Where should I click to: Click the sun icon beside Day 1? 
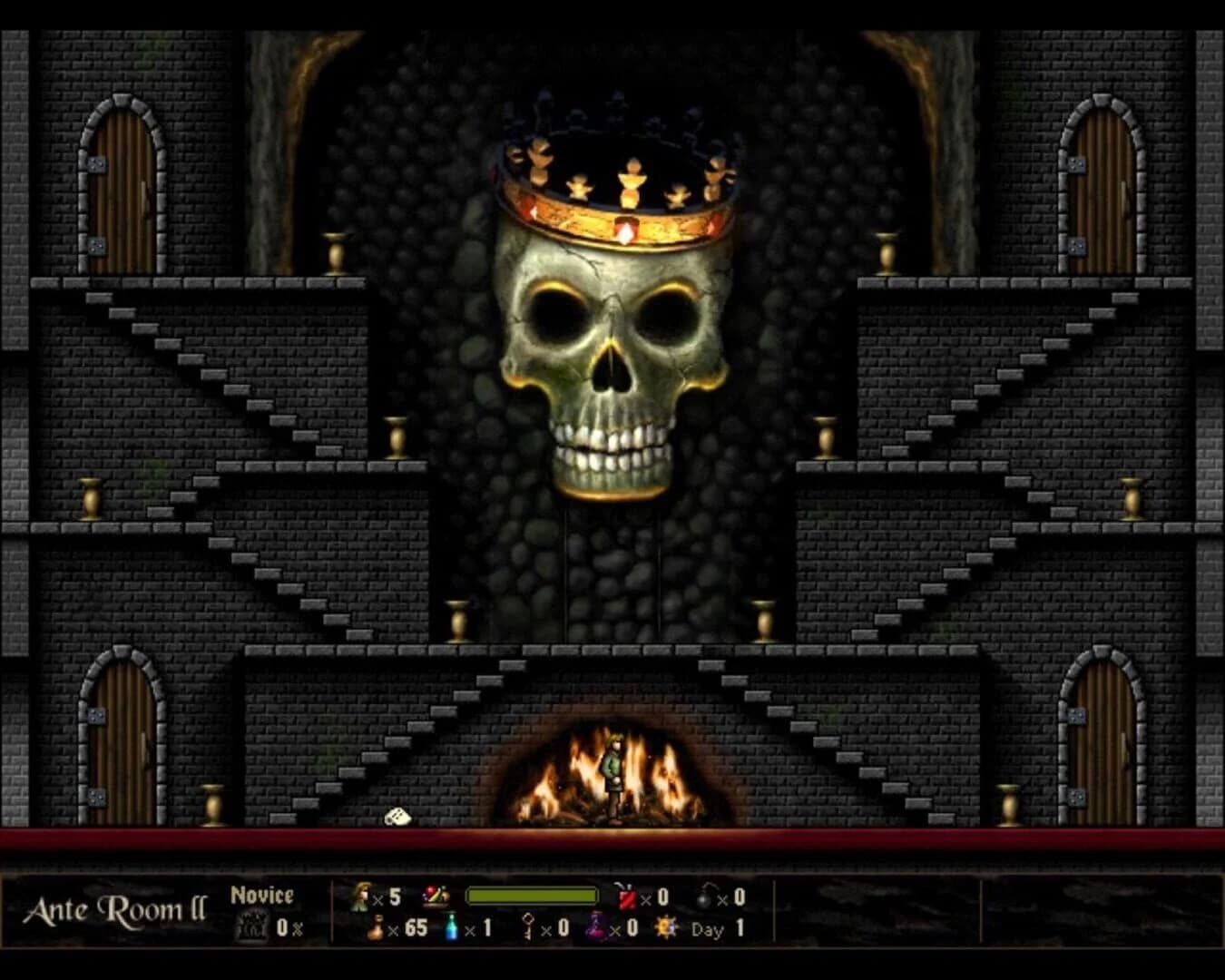tap(667, 928)
